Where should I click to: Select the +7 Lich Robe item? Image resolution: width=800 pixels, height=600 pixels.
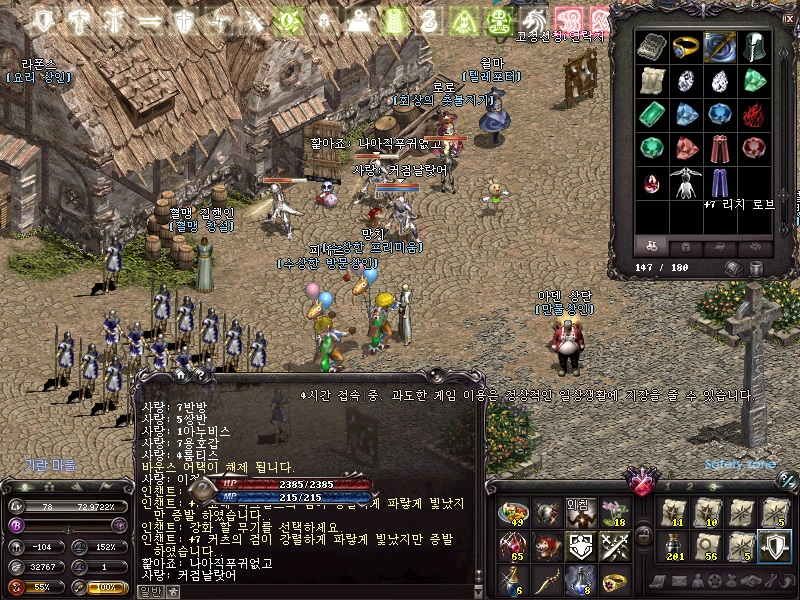point(719,183)
